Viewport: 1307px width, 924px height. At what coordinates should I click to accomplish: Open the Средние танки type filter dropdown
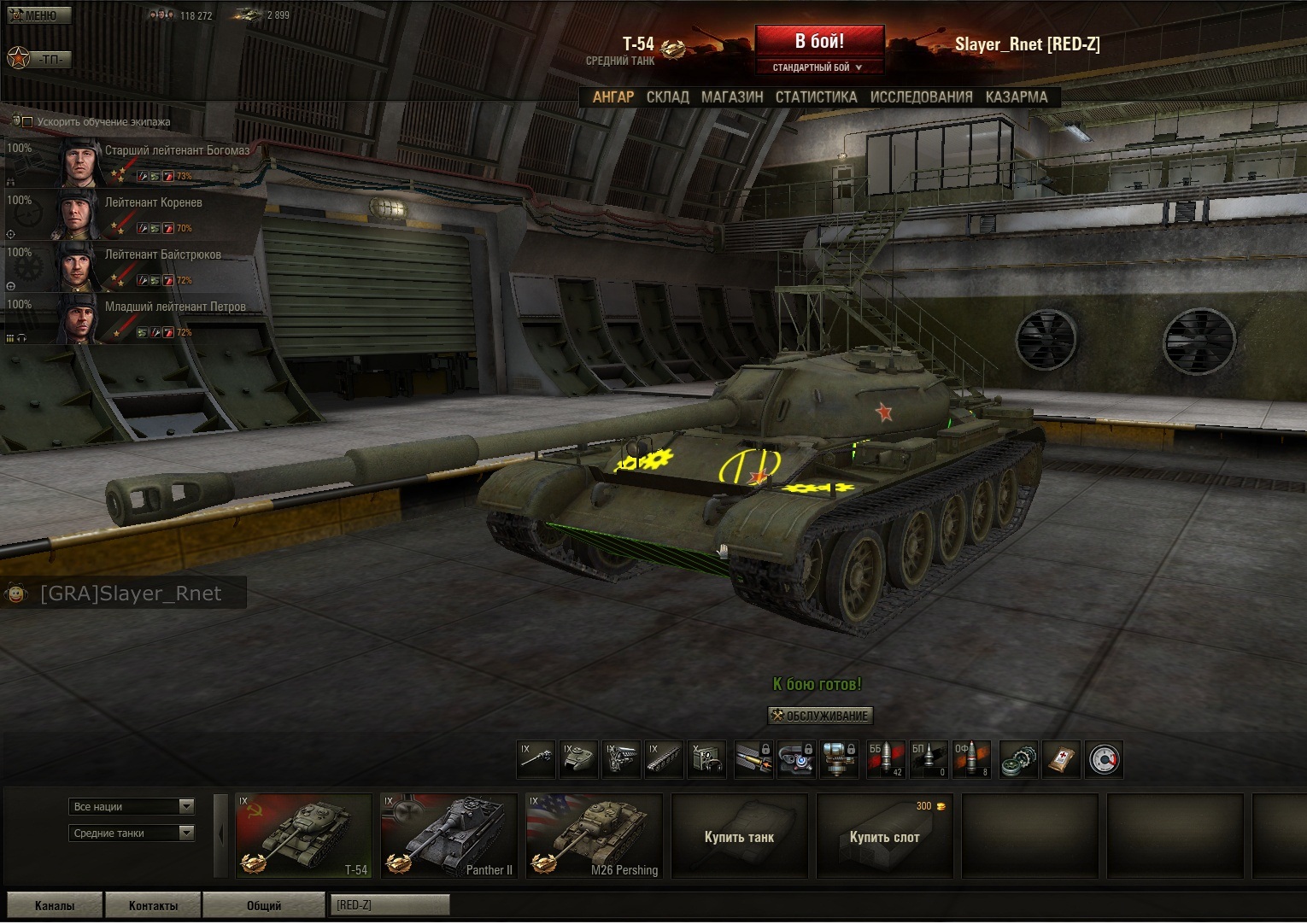coord(132,833)
